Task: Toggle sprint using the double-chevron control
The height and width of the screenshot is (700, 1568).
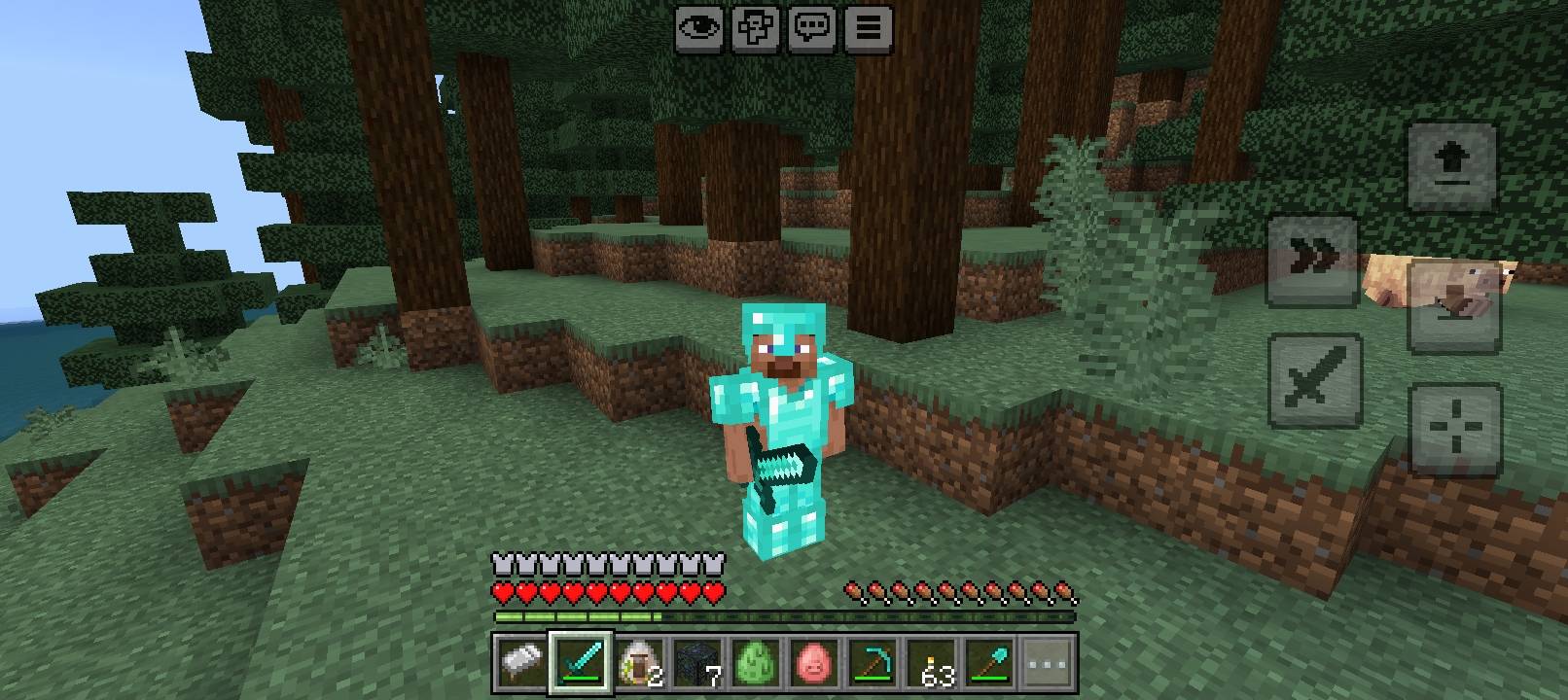Action: coord(1312,254)
